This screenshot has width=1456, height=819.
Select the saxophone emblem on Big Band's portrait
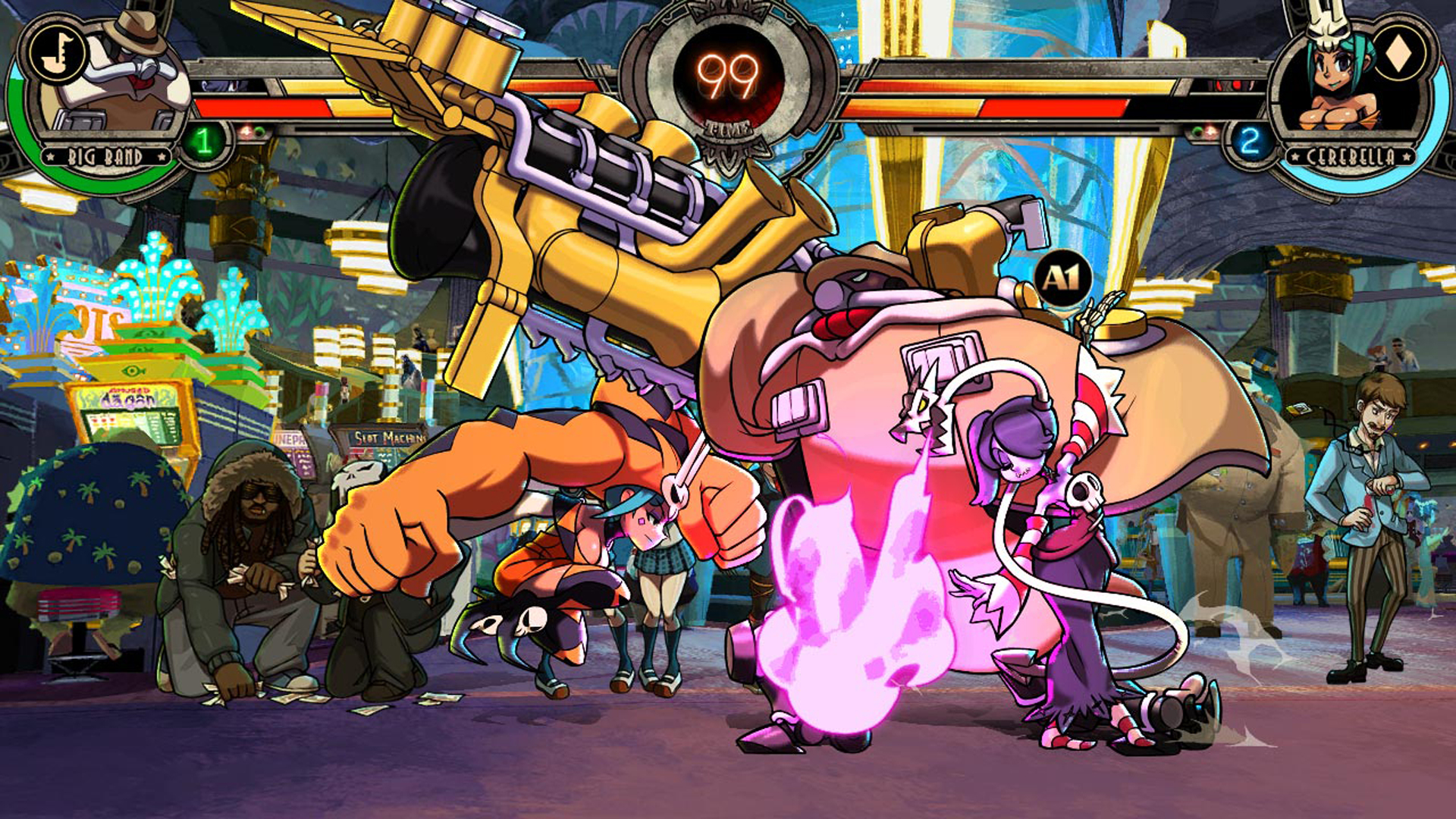point(58,51)
